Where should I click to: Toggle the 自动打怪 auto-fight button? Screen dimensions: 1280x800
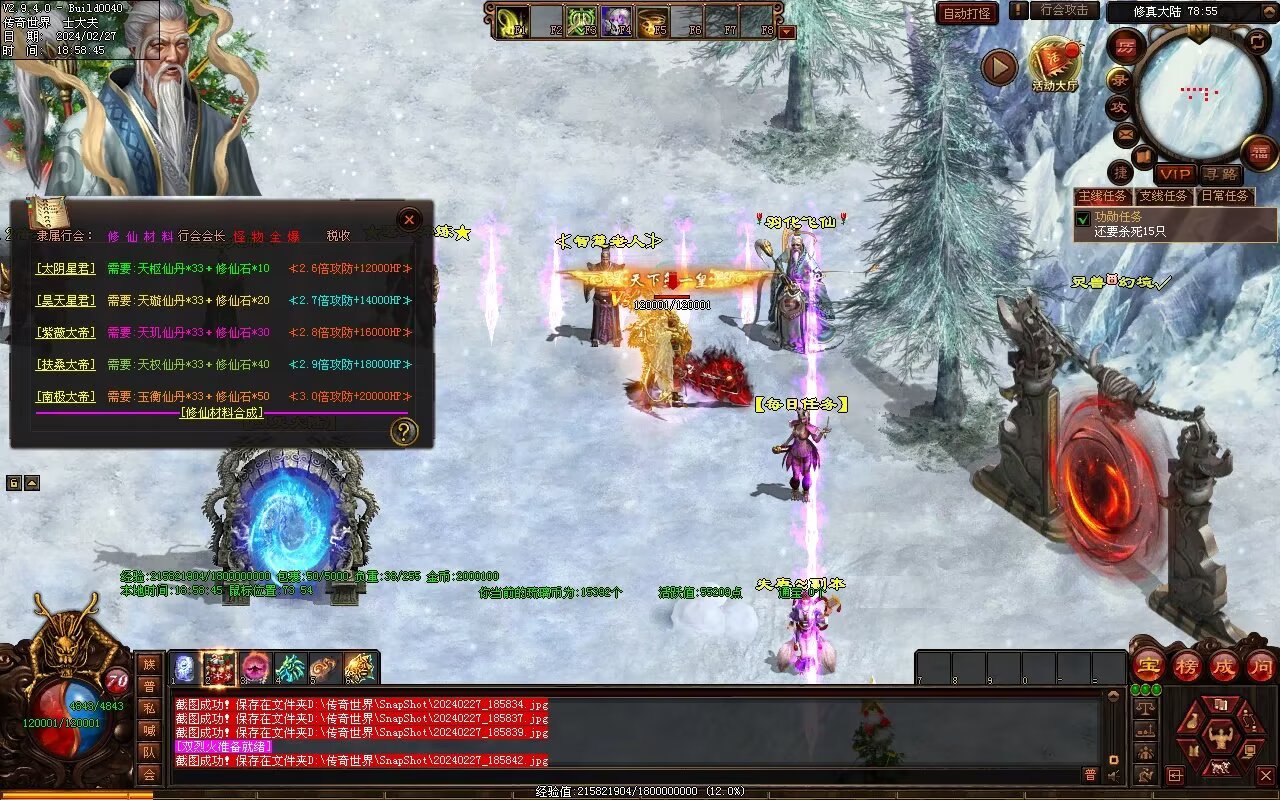point(967,13)
